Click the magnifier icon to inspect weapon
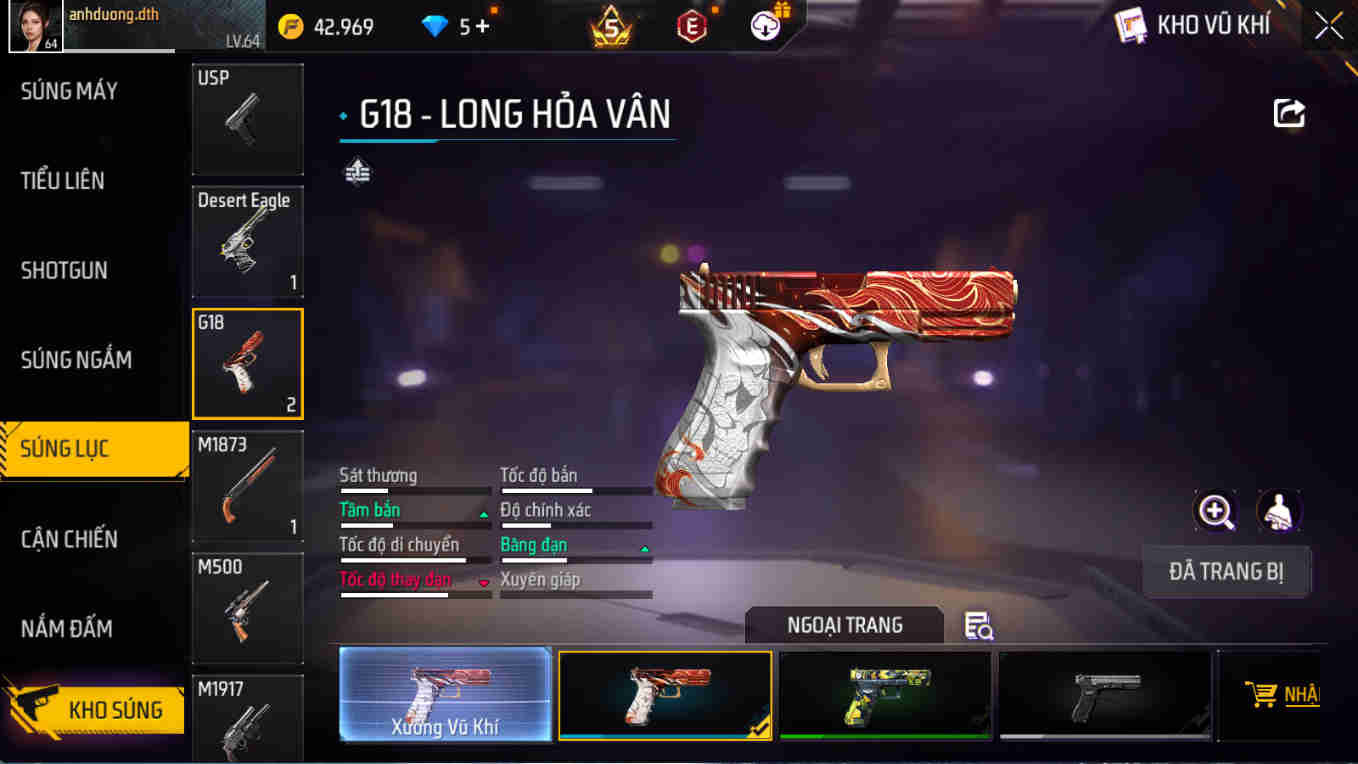 (x=1214, y=512)
